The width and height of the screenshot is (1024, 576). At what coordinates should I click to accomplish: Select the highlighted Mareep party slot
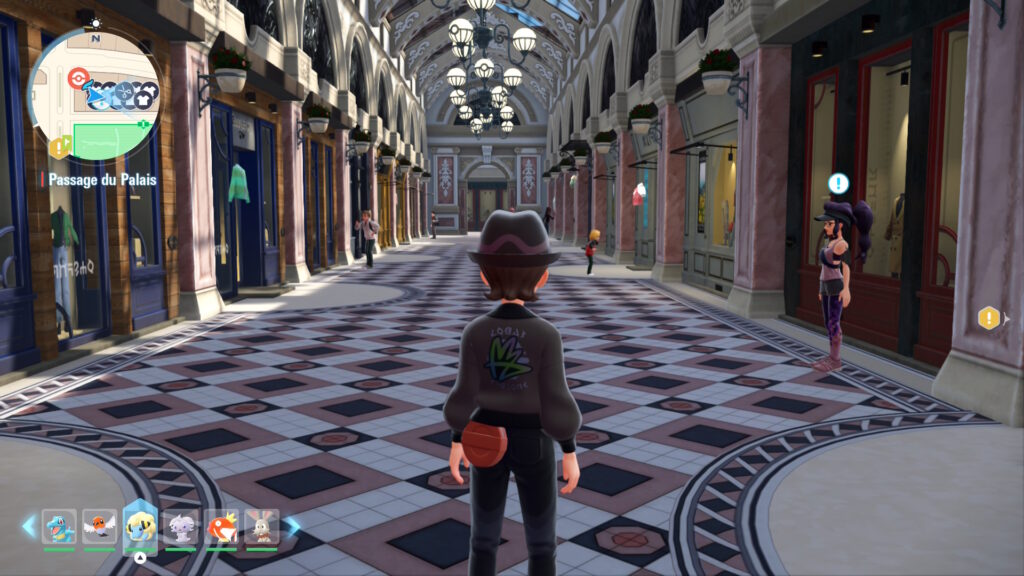140,526
